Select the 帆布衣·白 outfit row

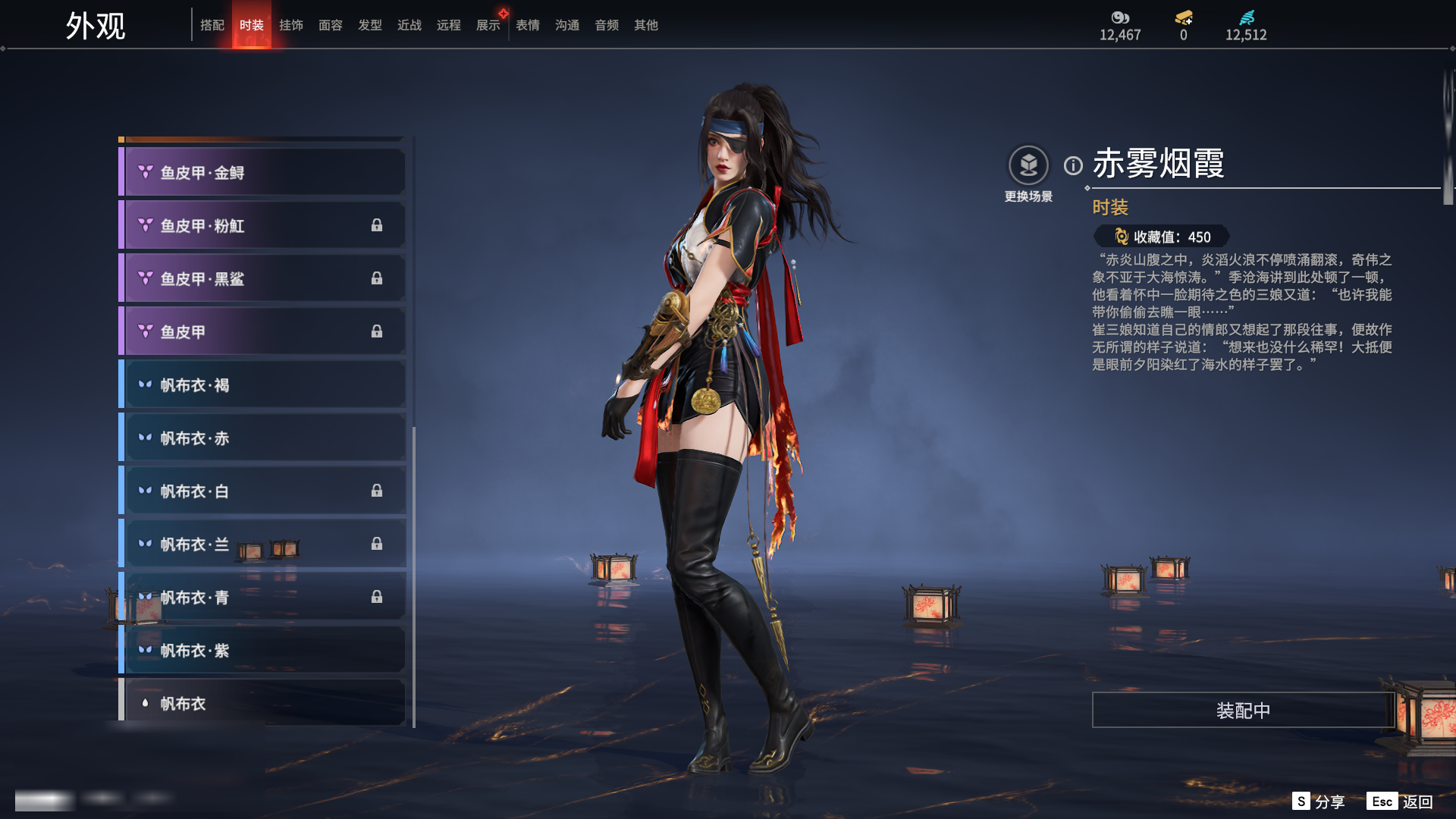(262, 491)
